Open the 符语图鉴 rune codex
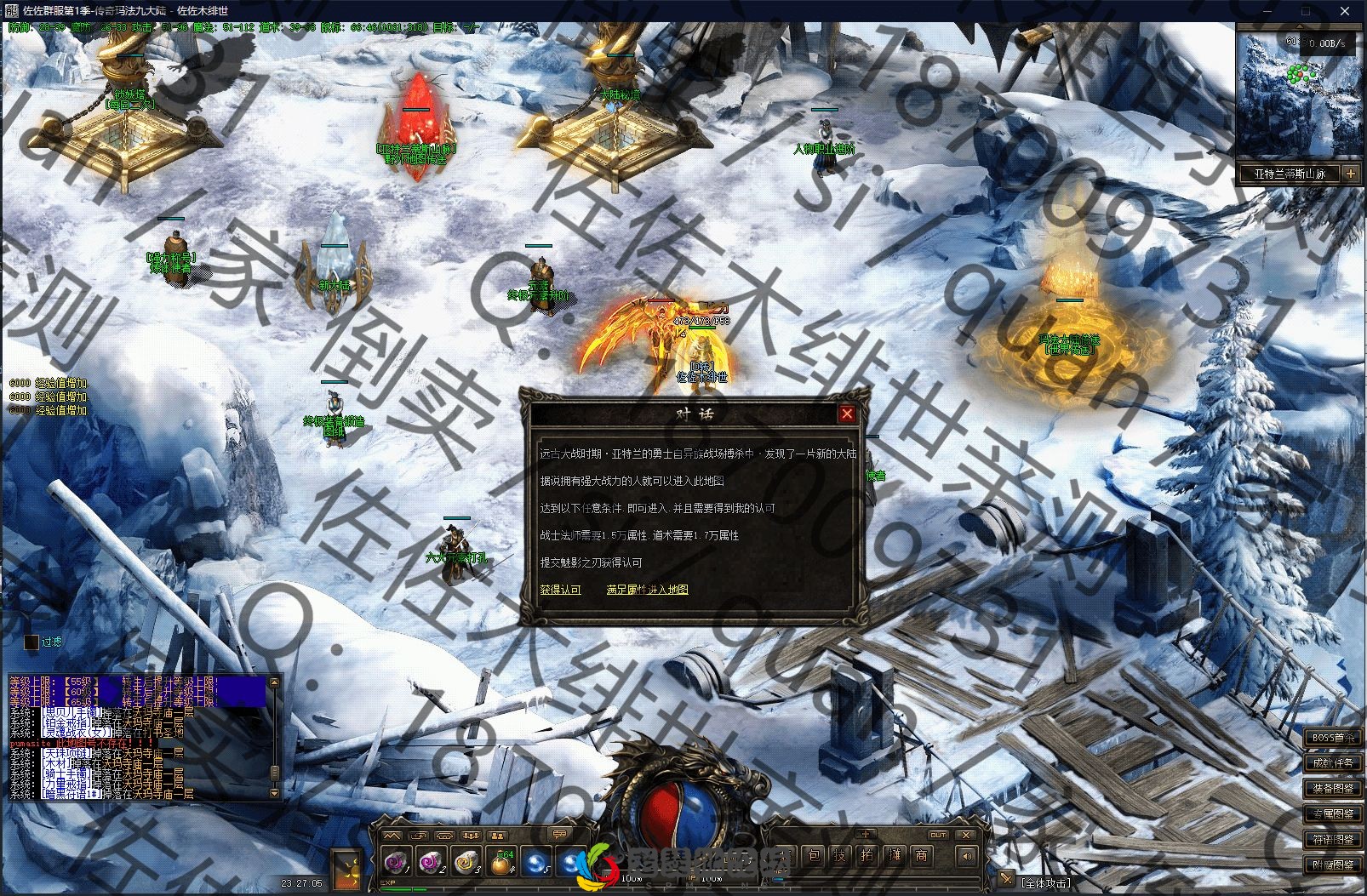 click(1333, 840)
